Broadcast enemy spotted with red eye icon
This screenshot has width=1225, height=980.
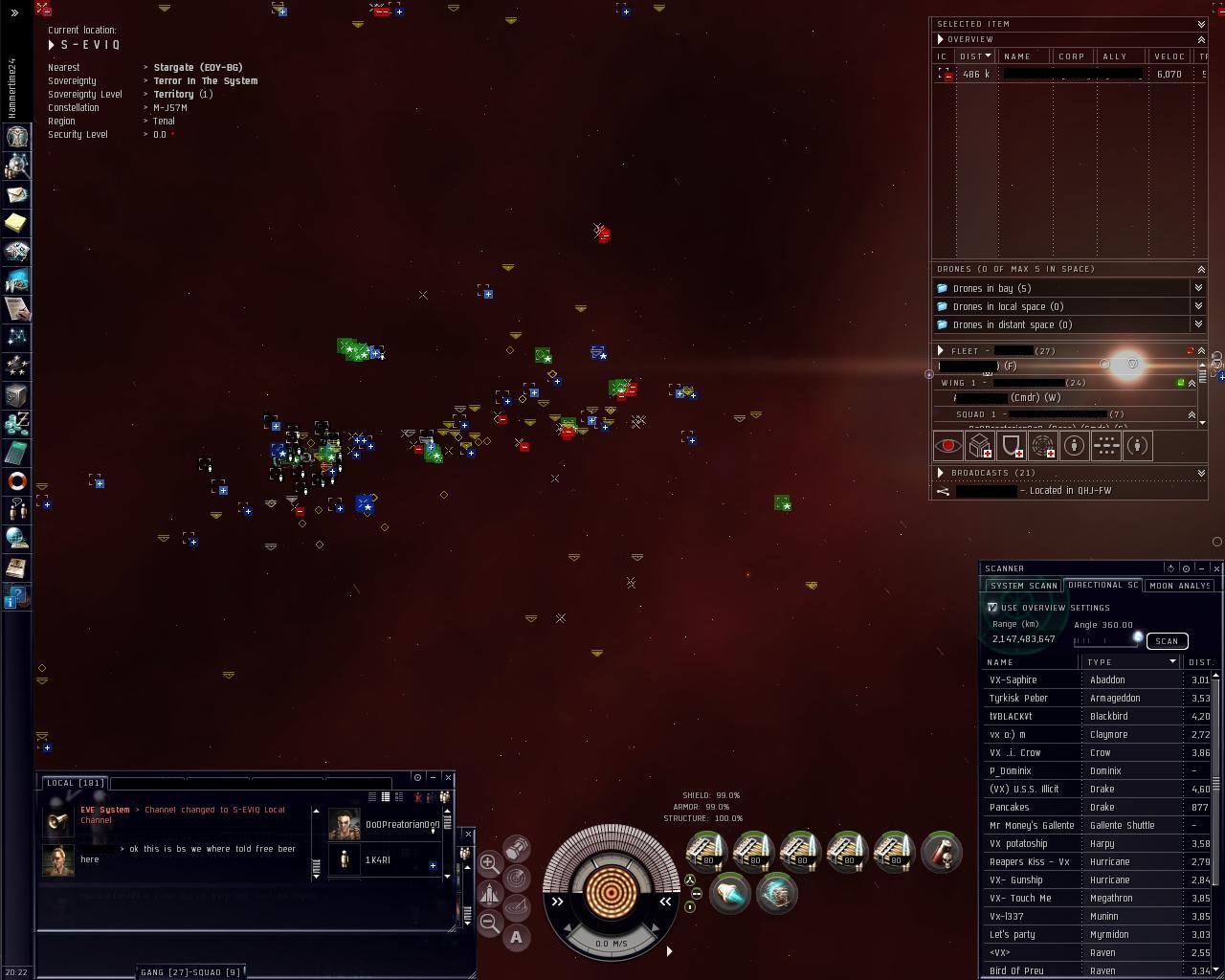click(x=947, y=446)
